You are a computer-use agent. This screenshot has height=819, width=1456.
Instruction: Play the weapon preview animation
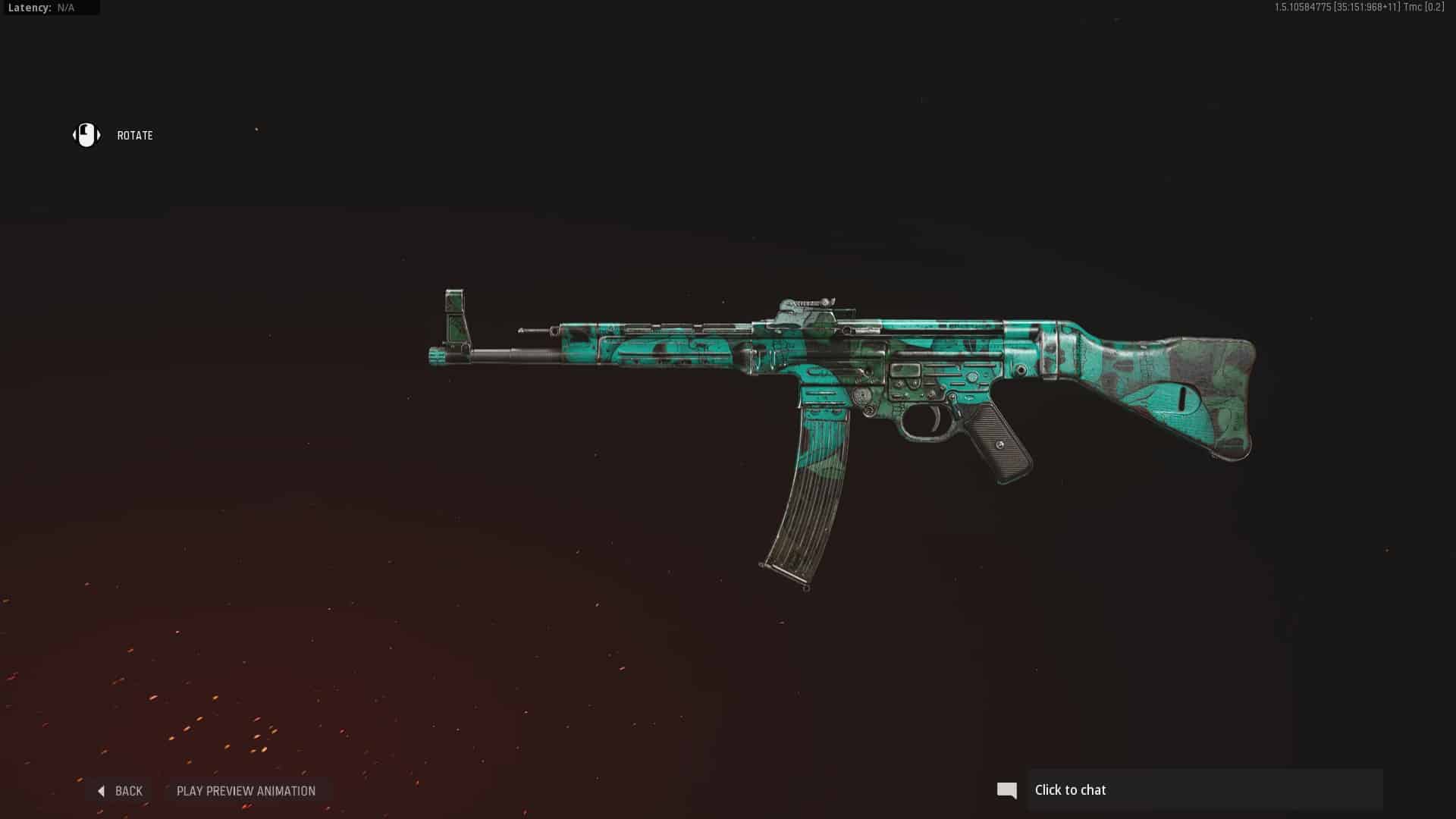pyautogui.click(x=246, y=791)
